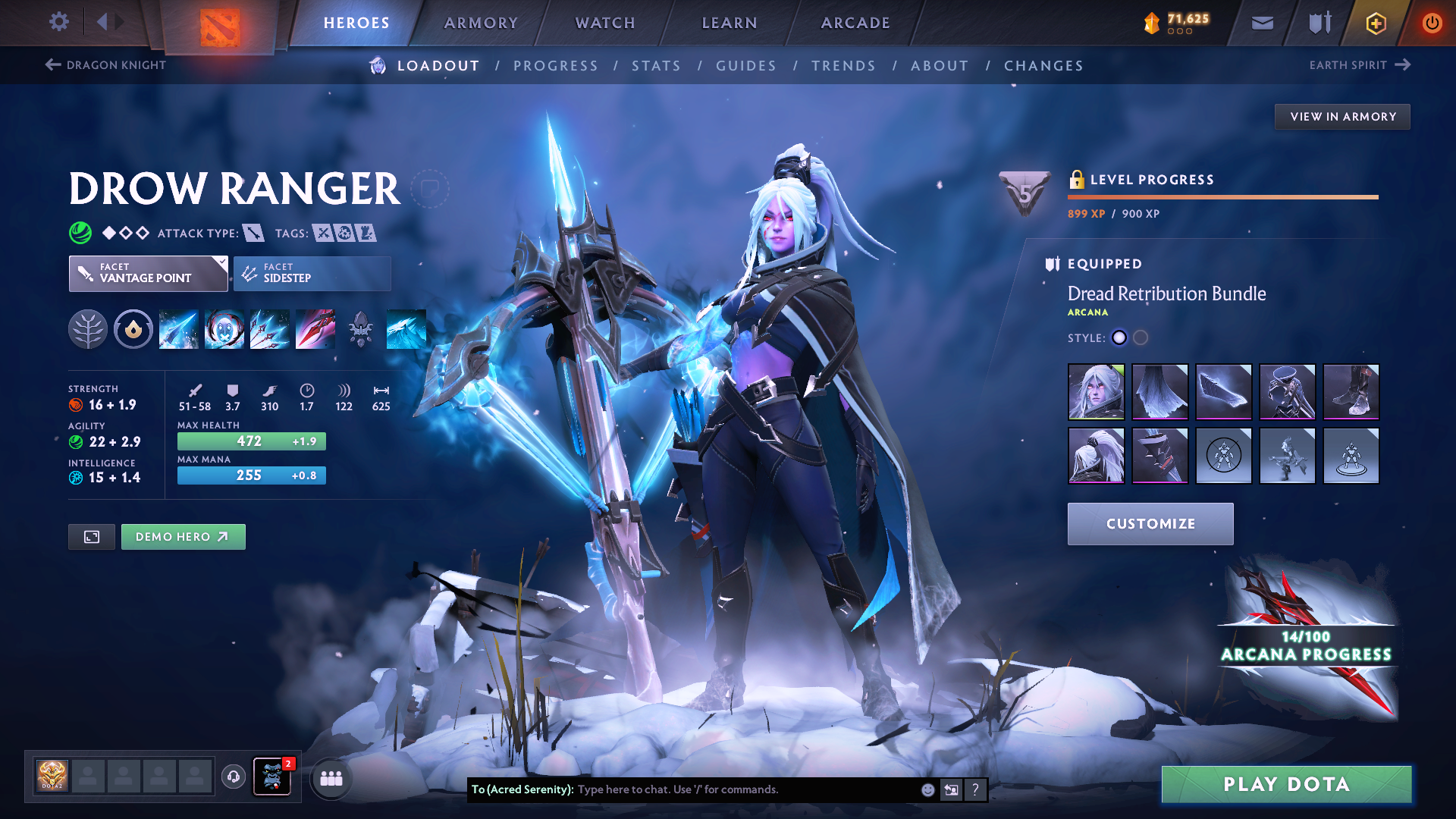The width and height of the screenshot is (1456, 819).
Task: Go back to previous hero Dragon Knight
Action: [x=105, y=65]
